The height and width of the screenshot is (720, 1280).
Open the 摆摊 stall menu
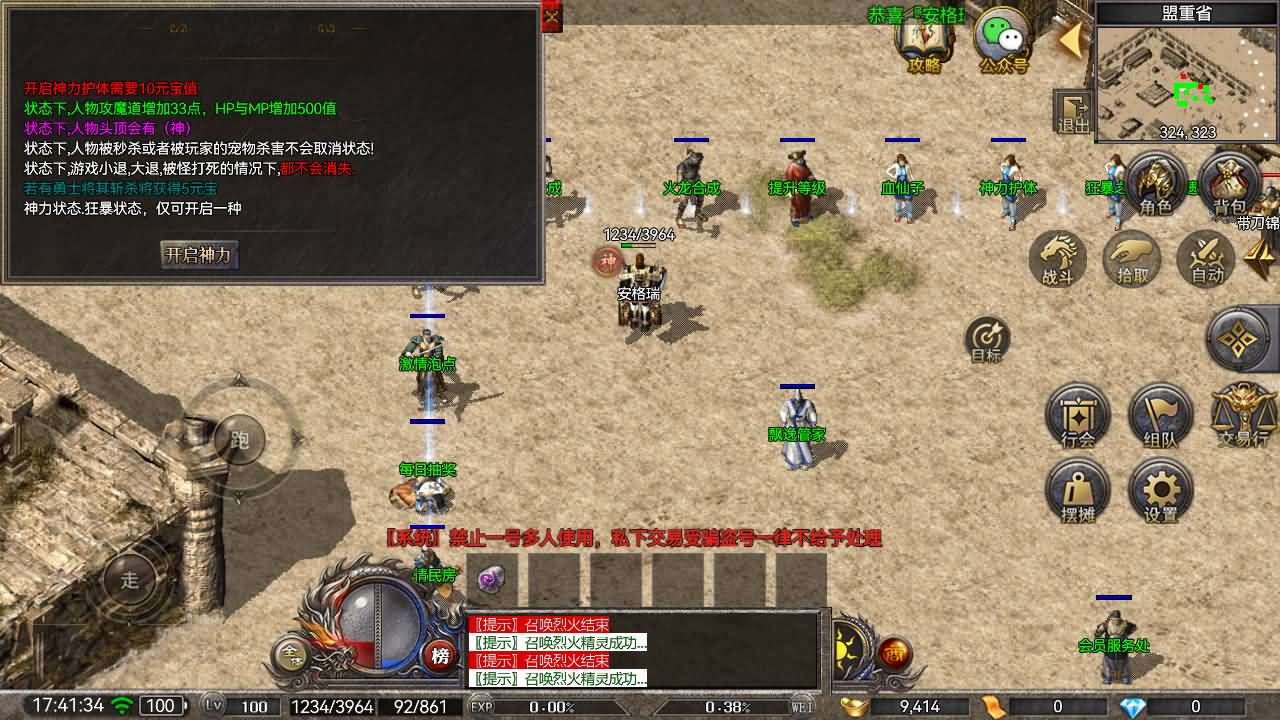1077,492
